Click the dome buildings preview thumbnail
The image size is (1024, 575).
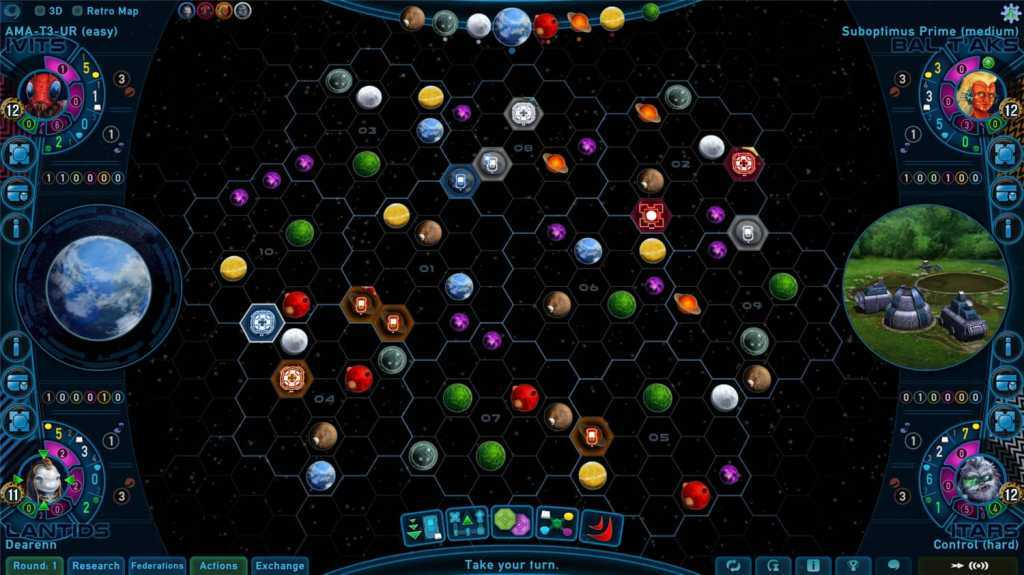(925, 287)
